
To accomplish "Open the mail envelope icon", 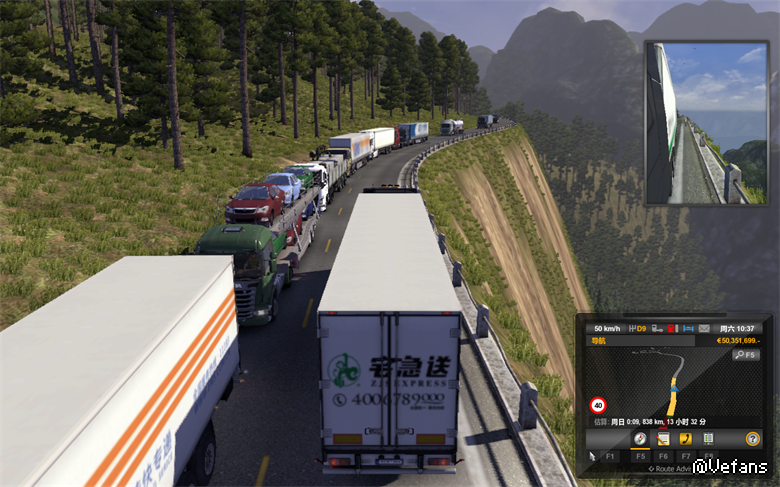I will [x=704, y=328].
